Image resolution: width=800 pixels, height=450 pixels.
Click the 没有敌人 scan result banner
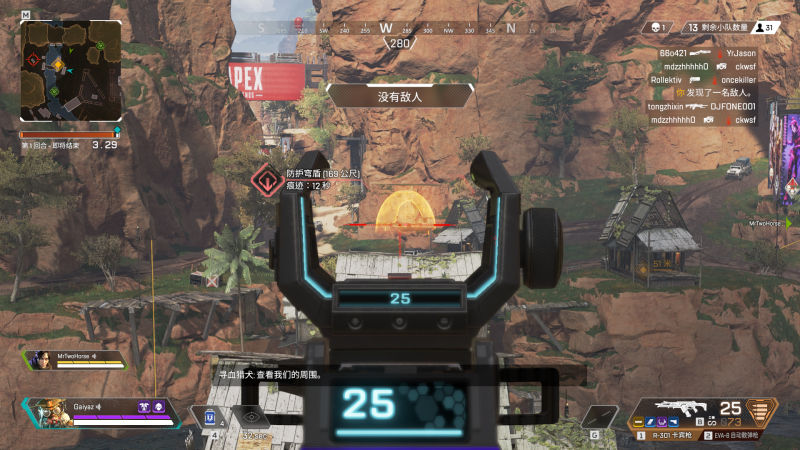399,96
